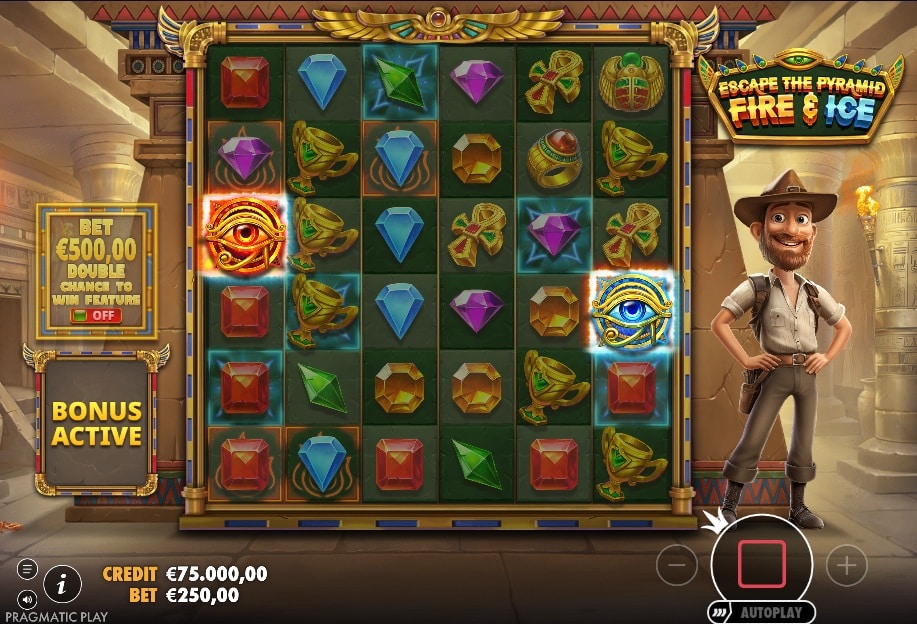
Task: Open the hamburger menu icon
Action: [27, 569]
